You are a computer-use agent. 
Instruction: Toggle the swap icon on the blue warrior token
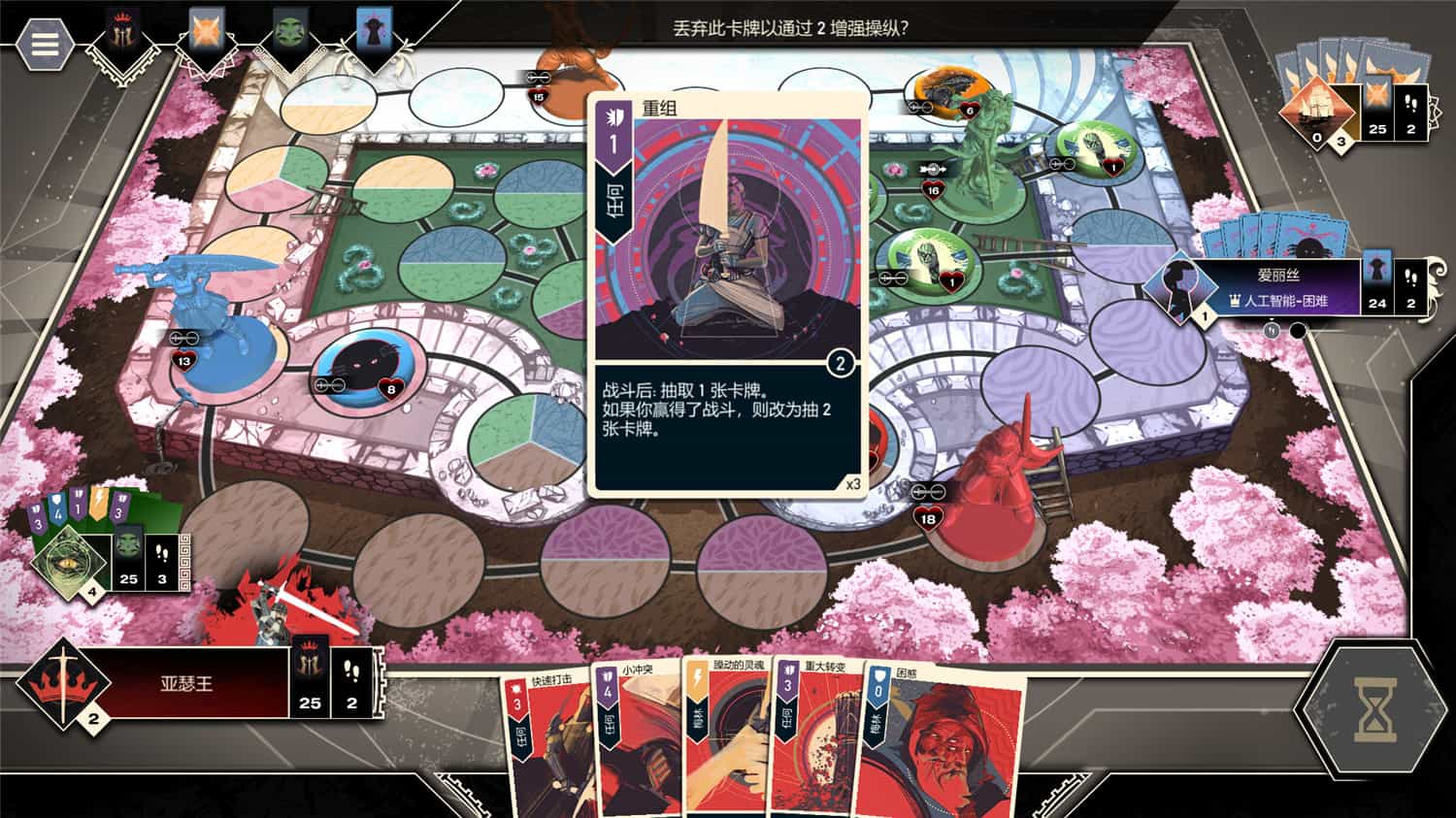click(x=186, y=340)
